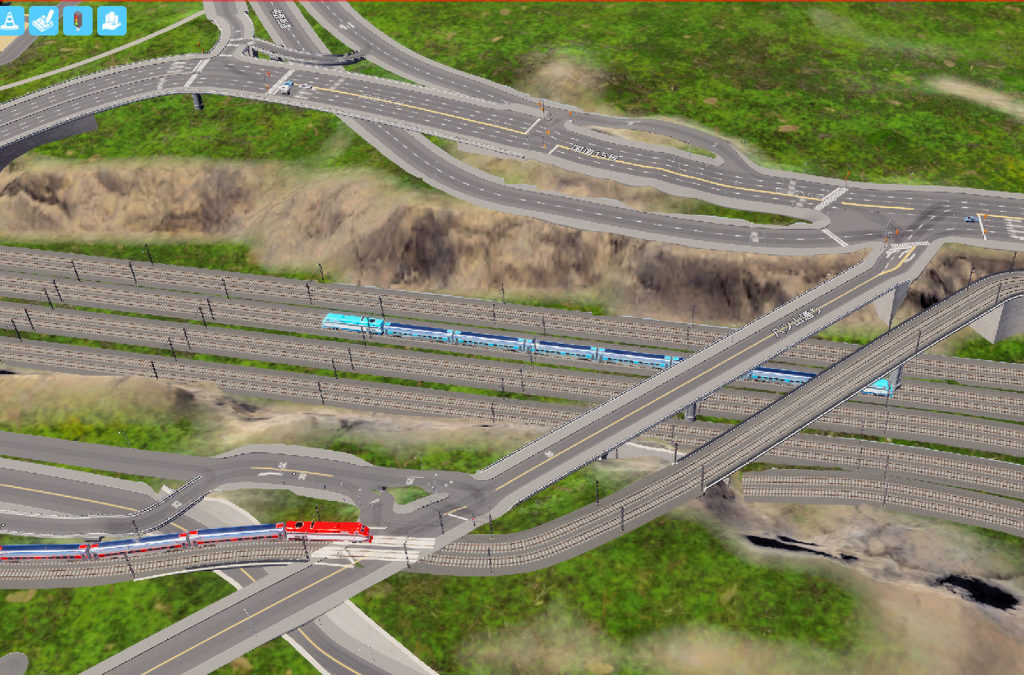Click the hand holding buildings icon

coord(111,20)
